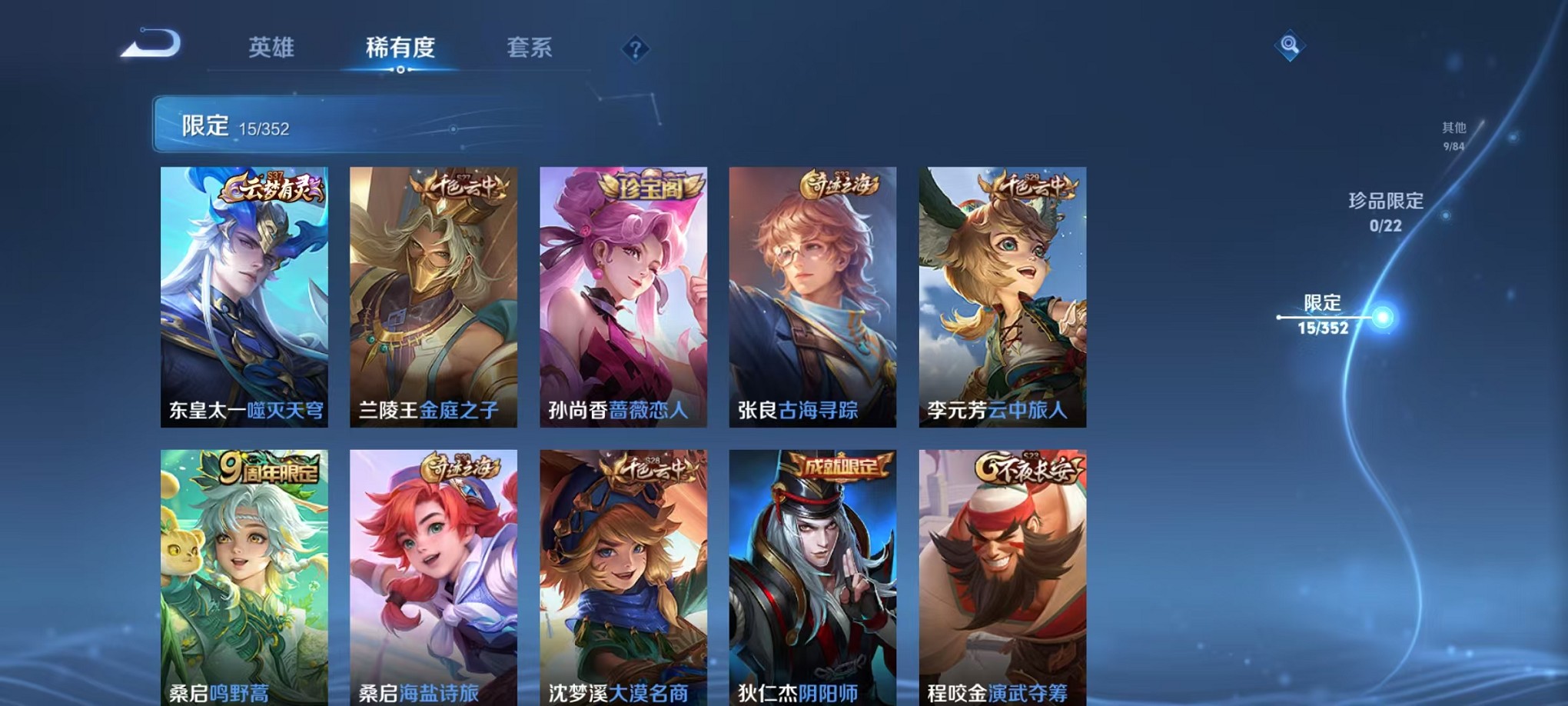The height and width of the screenshot is (706, 1568).
Task: Select the 稀有度 tab
Action: (x=400, y=48)
